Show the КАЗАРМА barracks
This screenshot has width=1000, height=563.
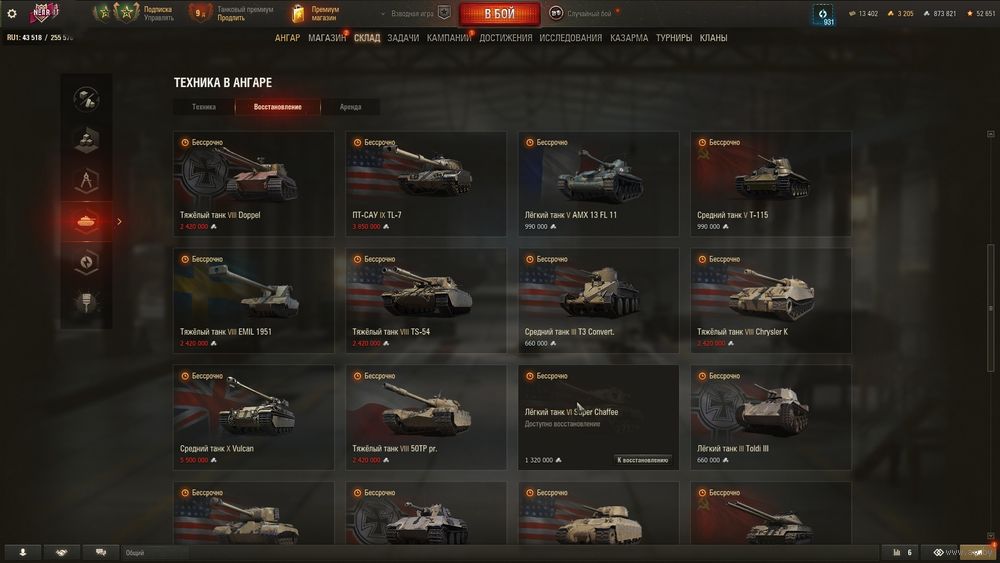pyautogui.click(x=629, y=38)
